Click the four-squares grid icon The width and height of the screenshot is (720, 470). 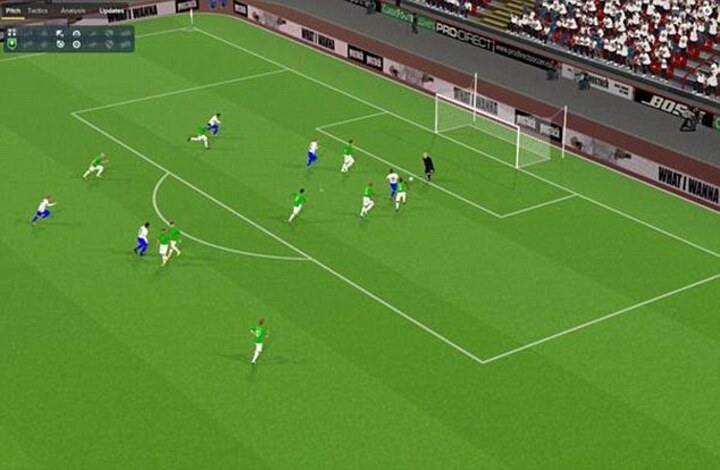coord(12,32)
